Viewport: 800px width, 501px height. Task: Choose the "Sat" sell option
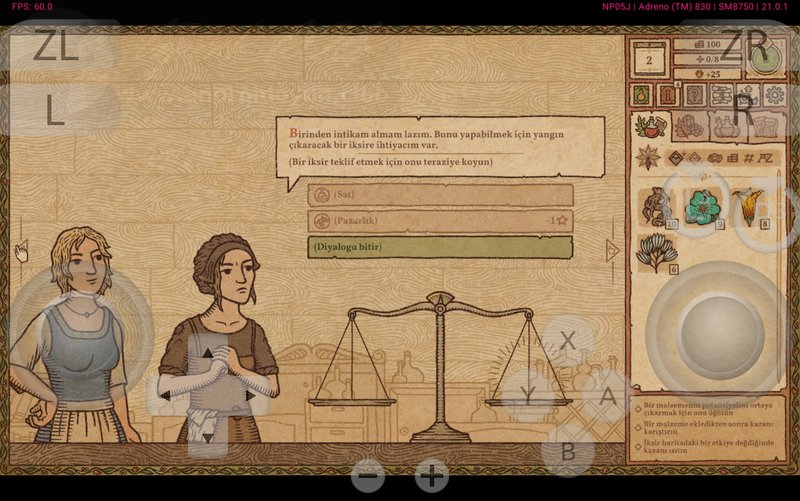coord(440,194)
